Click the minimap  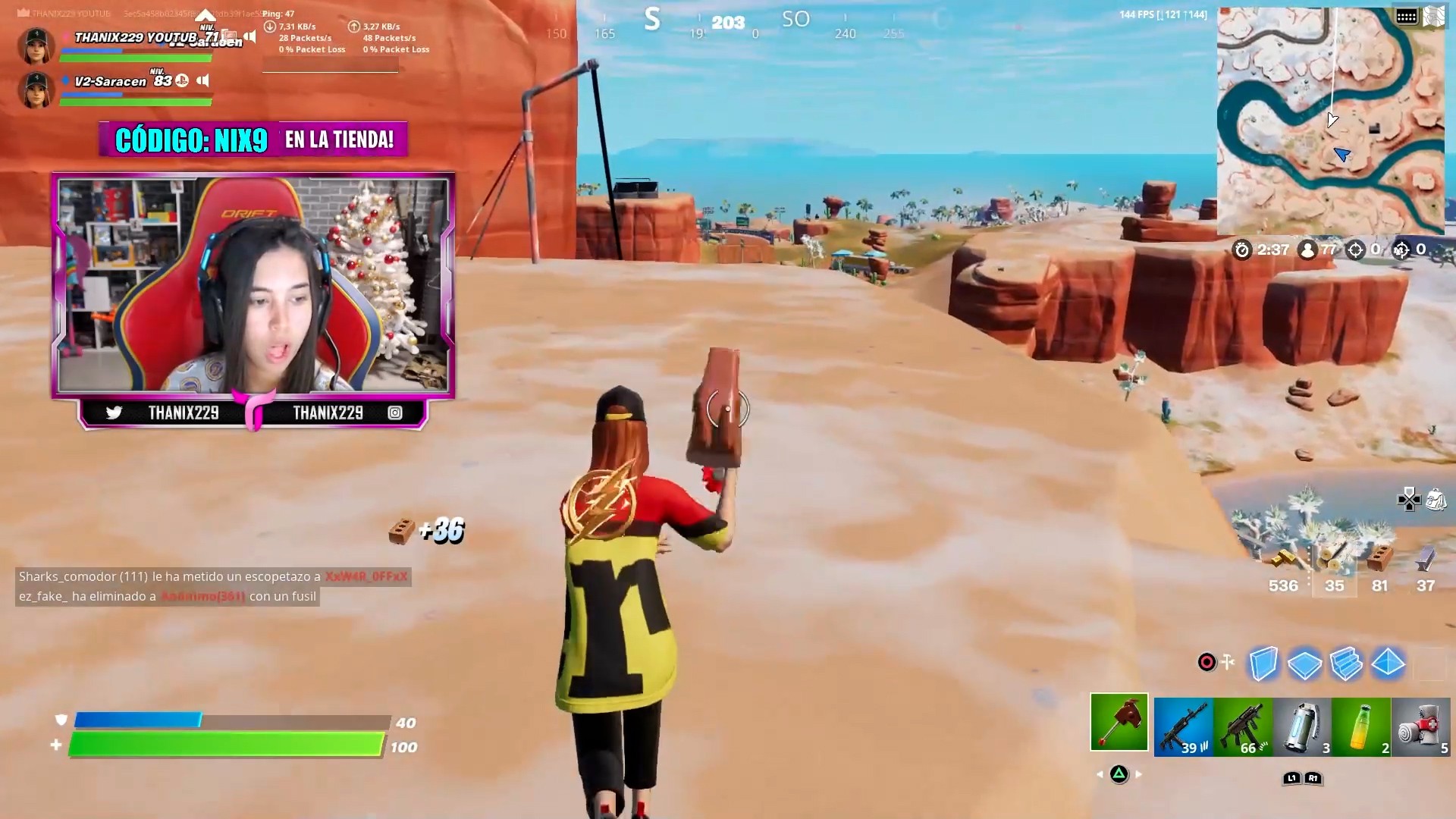tap(1330, 121)
